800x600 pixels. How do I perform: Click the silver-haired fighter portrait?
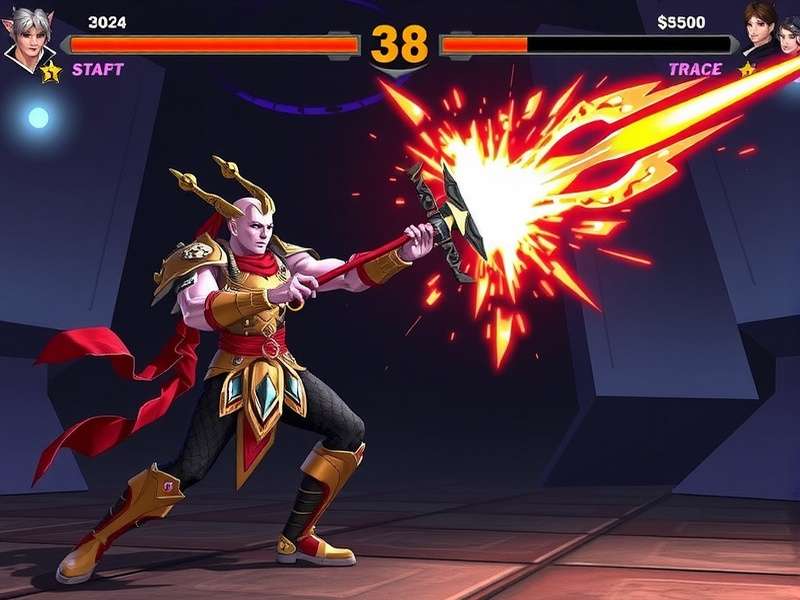coord(28,36)
